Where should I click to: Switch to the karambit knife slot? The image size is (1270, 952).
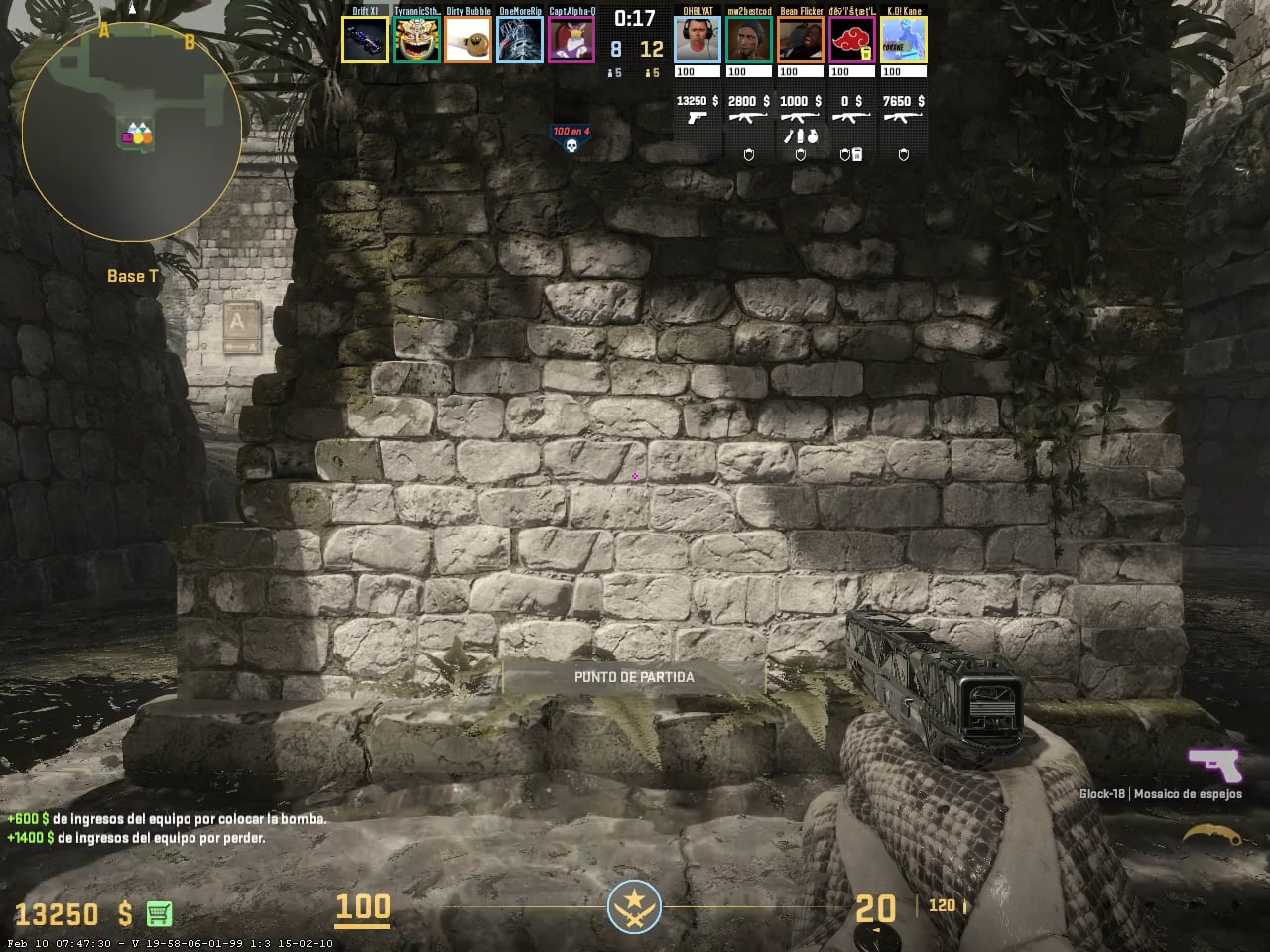[x=1212, y=836]
